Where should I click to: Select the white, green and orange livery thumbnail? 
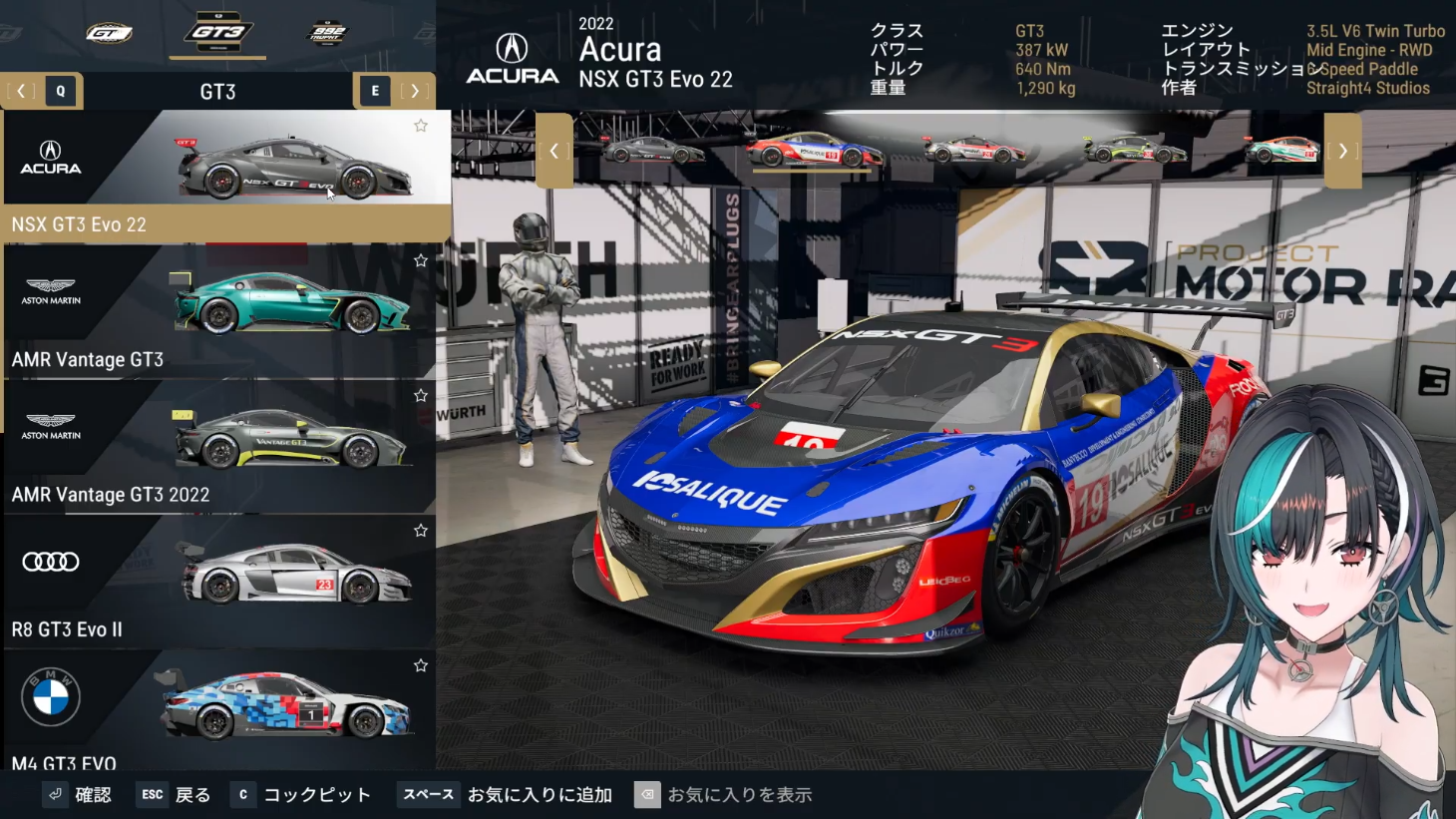(1280, 152)
